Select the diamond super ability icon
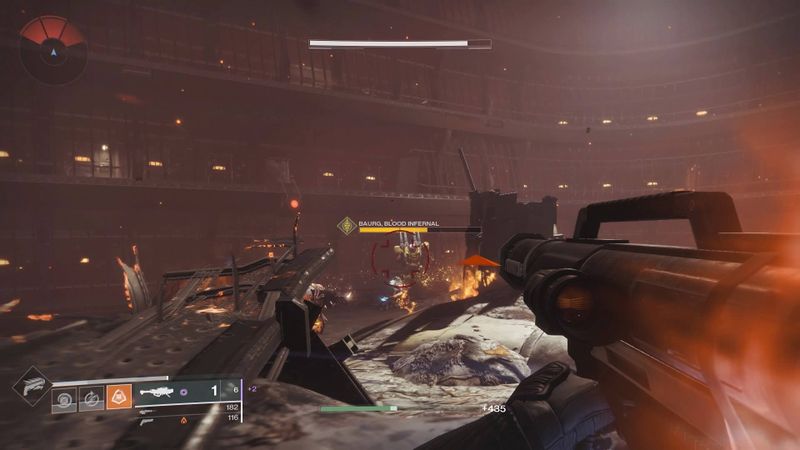Screen dimensions: 800x450 (x=30, y=386)
